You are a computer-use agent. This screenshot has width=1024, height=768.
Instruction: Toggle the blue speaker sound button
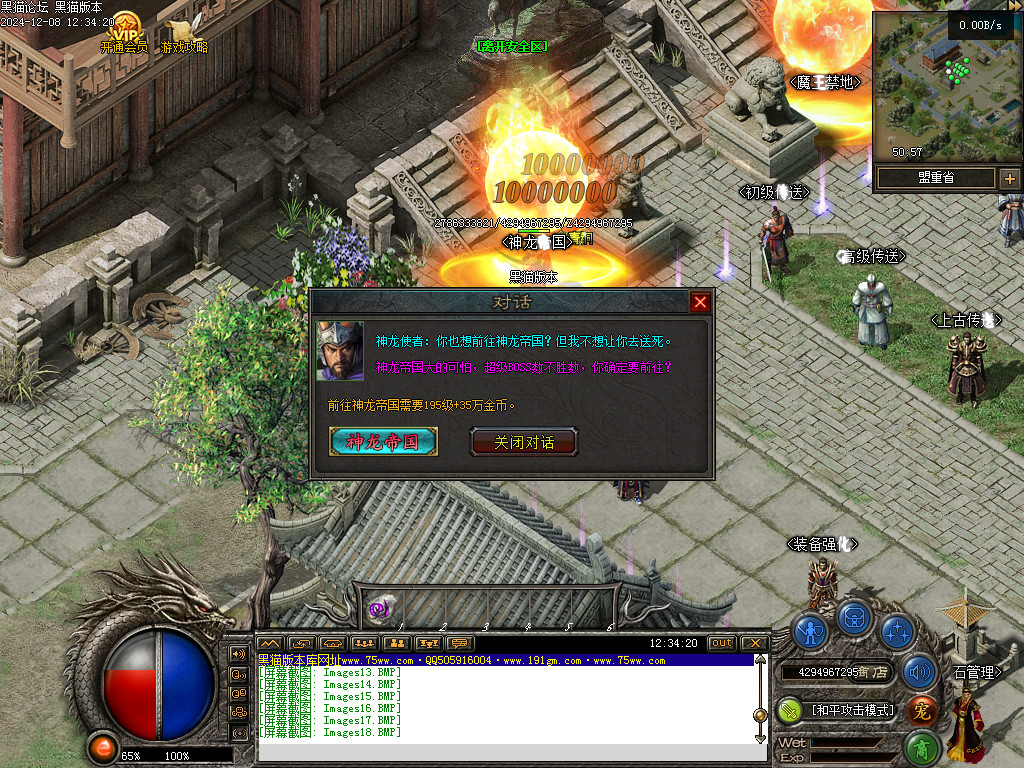click(x=918, y=672)
